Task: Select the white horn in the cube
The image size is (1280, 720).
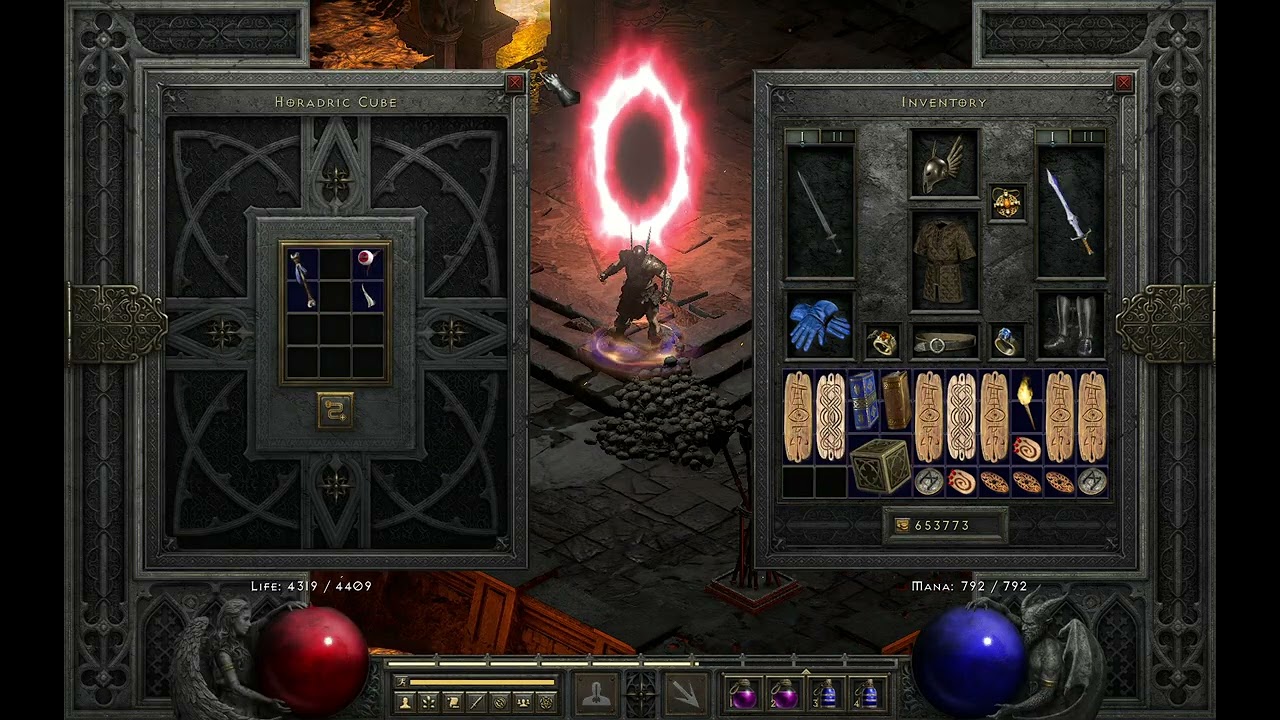Action: [x=368, y=295]
